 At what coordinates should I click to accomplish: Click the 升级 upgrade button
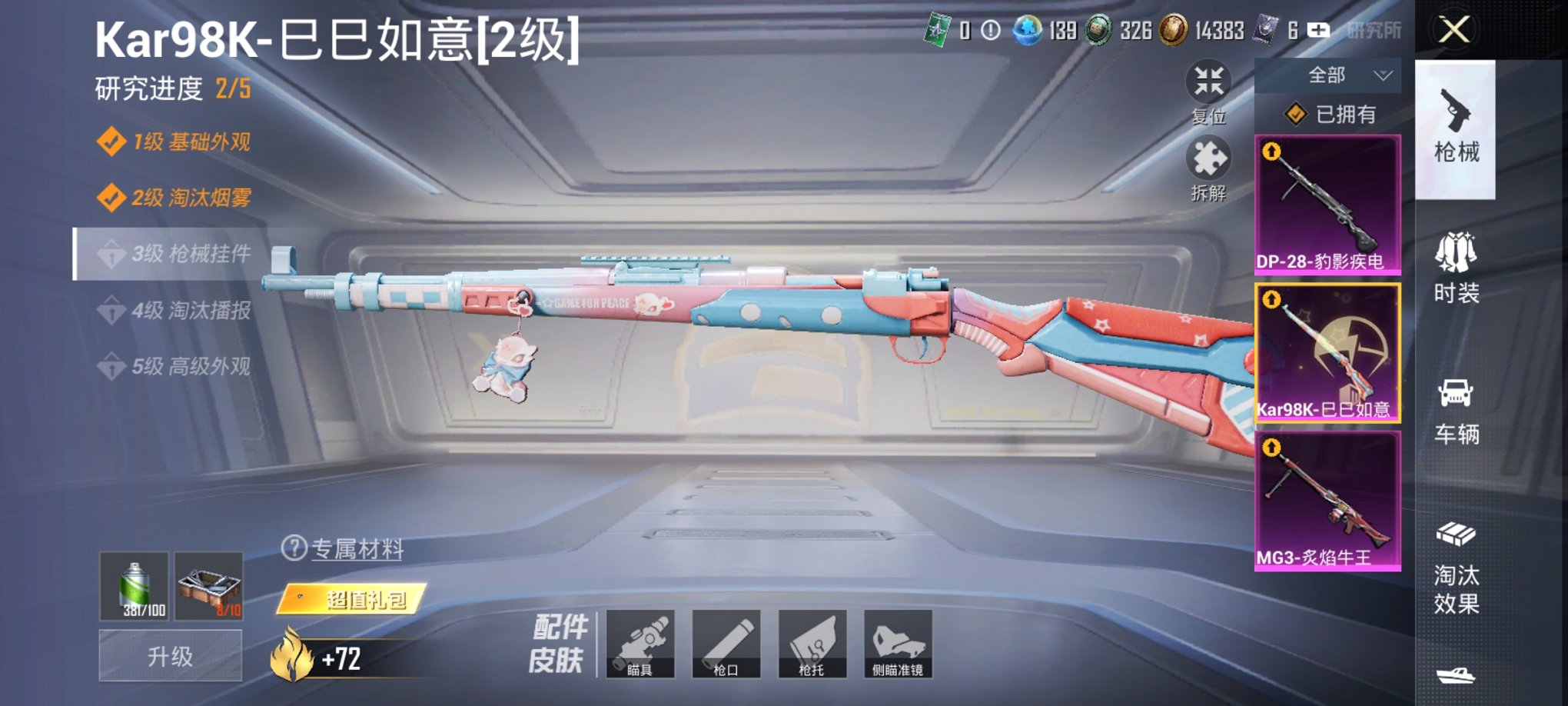tap(169, 654)
